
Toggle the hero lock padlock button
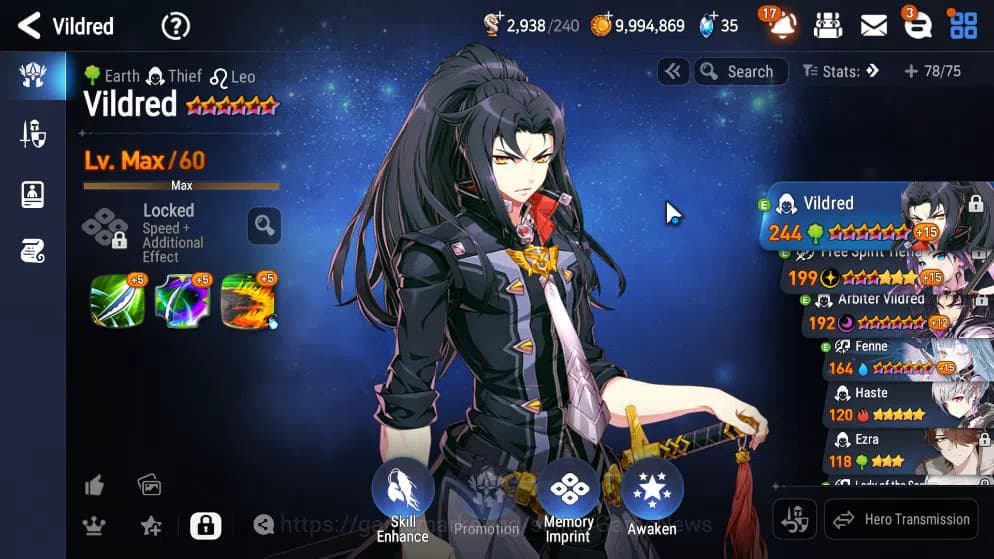(x=205, y=525)
